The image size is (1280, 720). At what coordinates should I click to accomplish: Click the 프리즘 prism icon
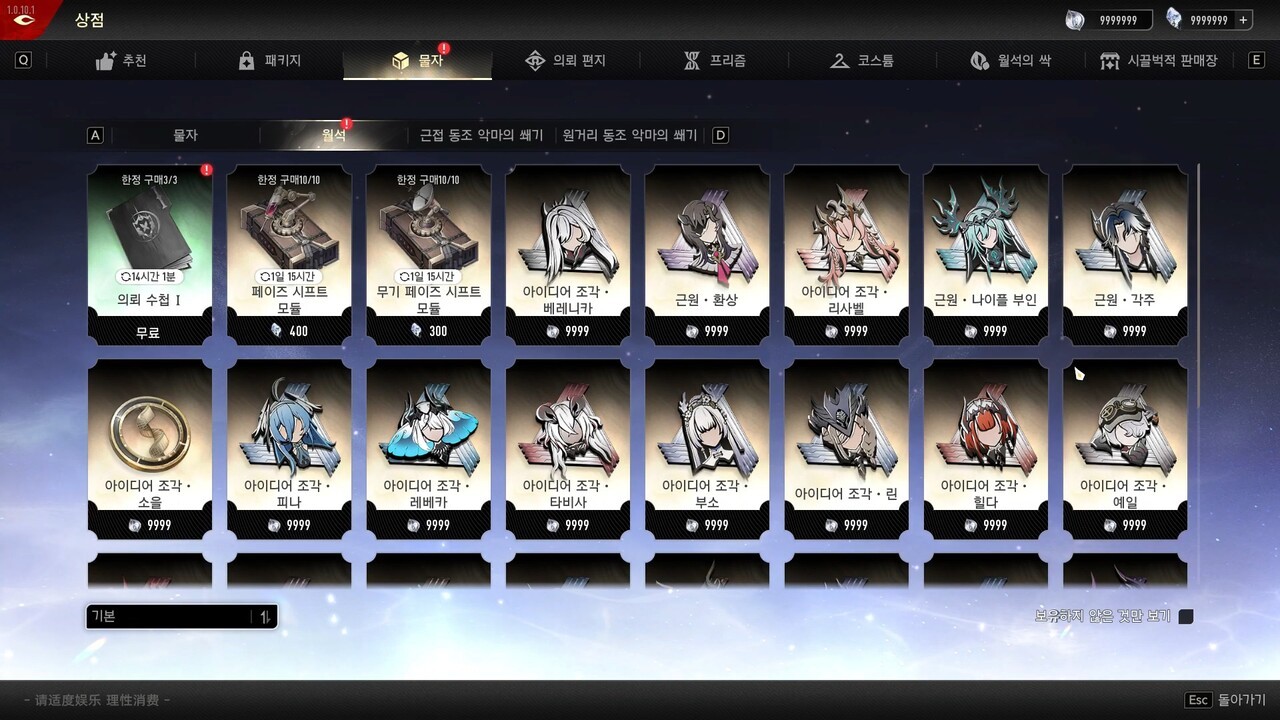click(x=692, y=60)
